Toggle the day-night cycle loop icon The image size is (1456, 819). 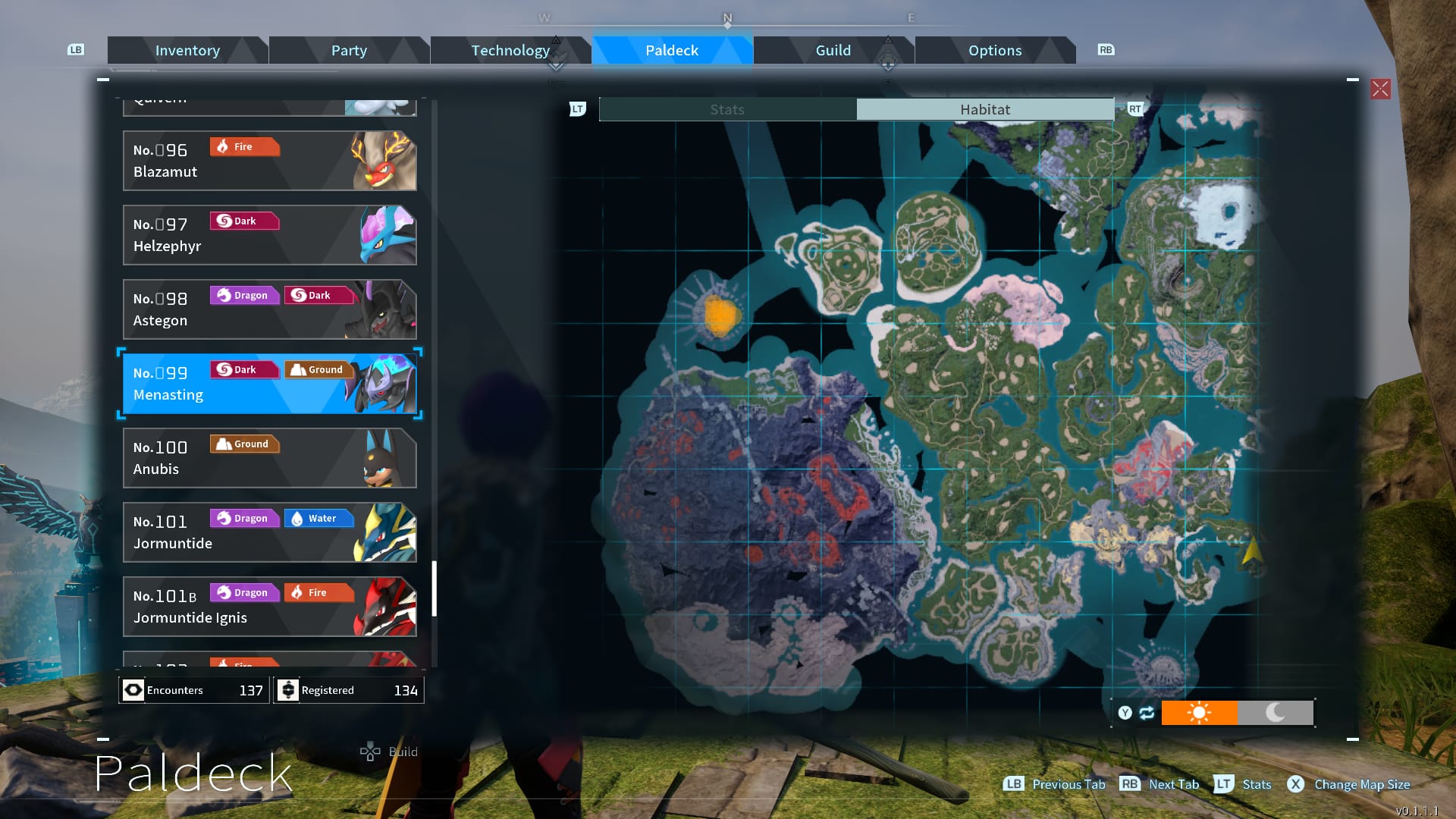click(x=1145, y=712)
